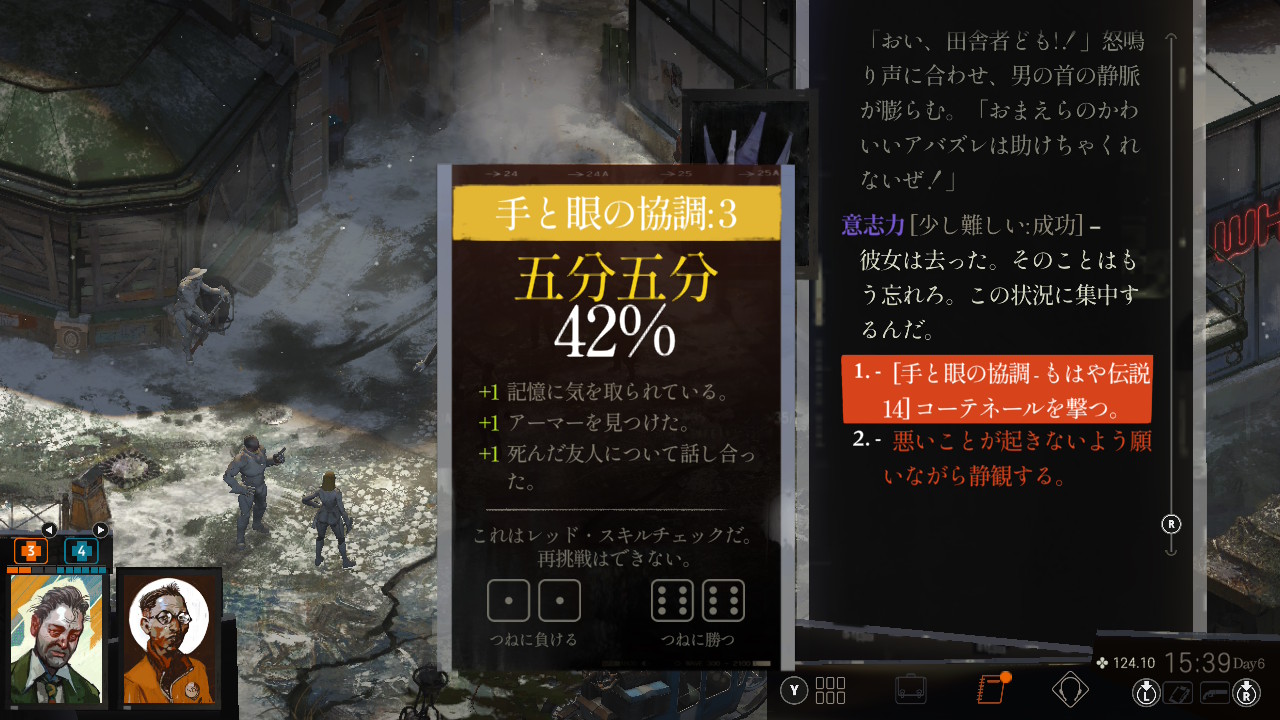Click the detective's portrait in green jacket

pos(55,640)
